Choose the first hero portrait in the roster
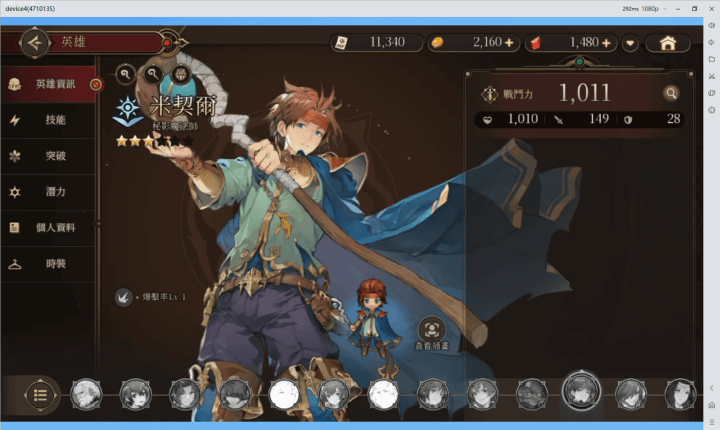Image resolution: width=720 pixels, height=430 pixels. (x=86, y=393)
